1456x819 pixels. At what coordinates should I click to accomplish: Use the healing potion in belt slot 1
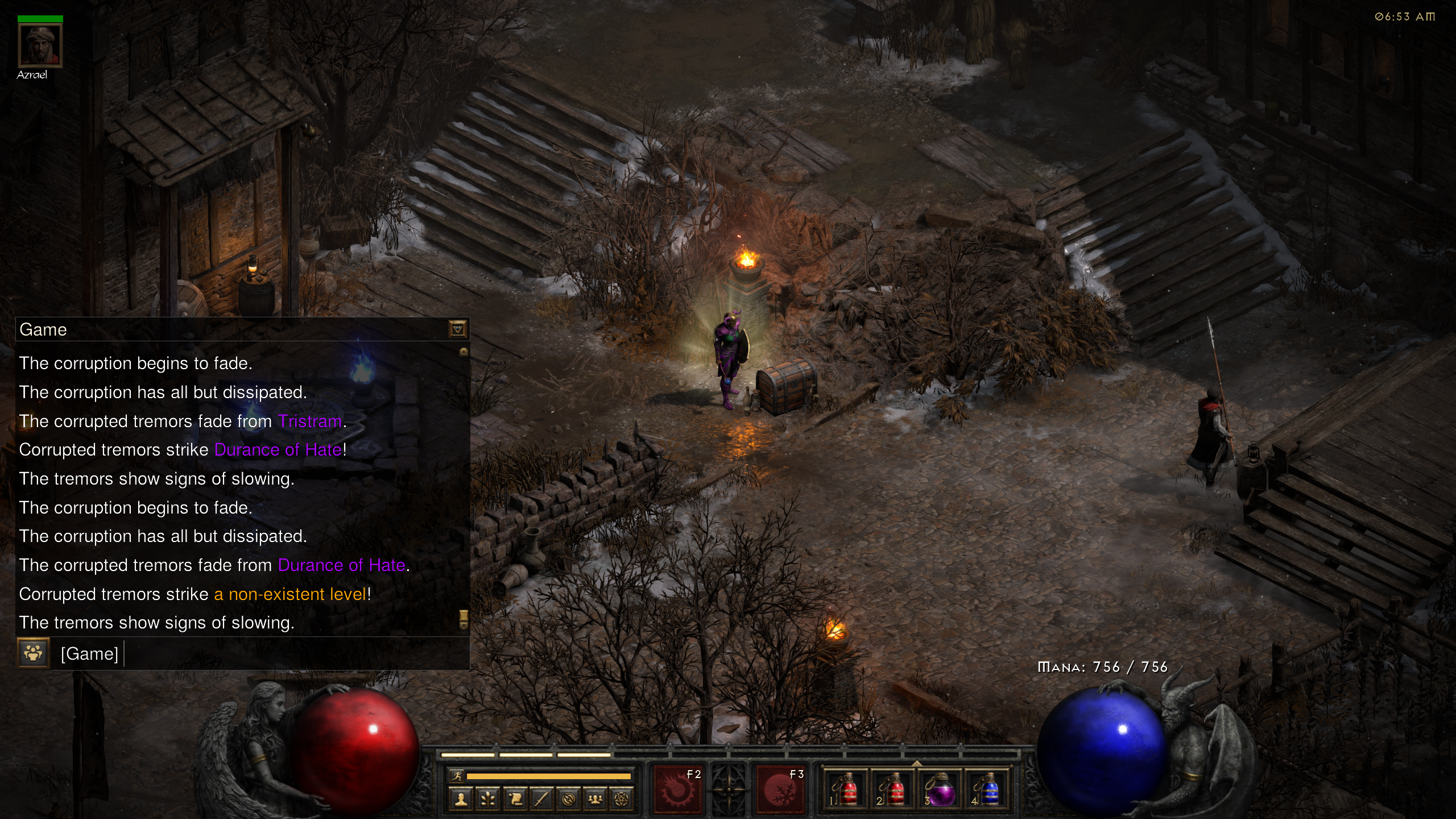click(x=846, y=789)
